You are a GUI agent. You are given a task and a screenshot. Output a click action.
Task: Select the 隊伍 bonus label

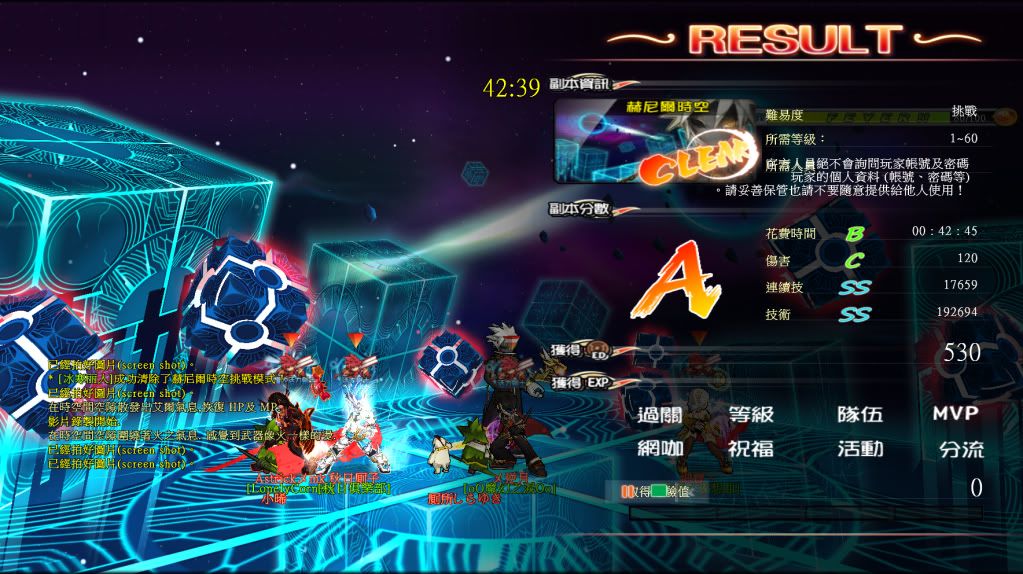[860, 414]
